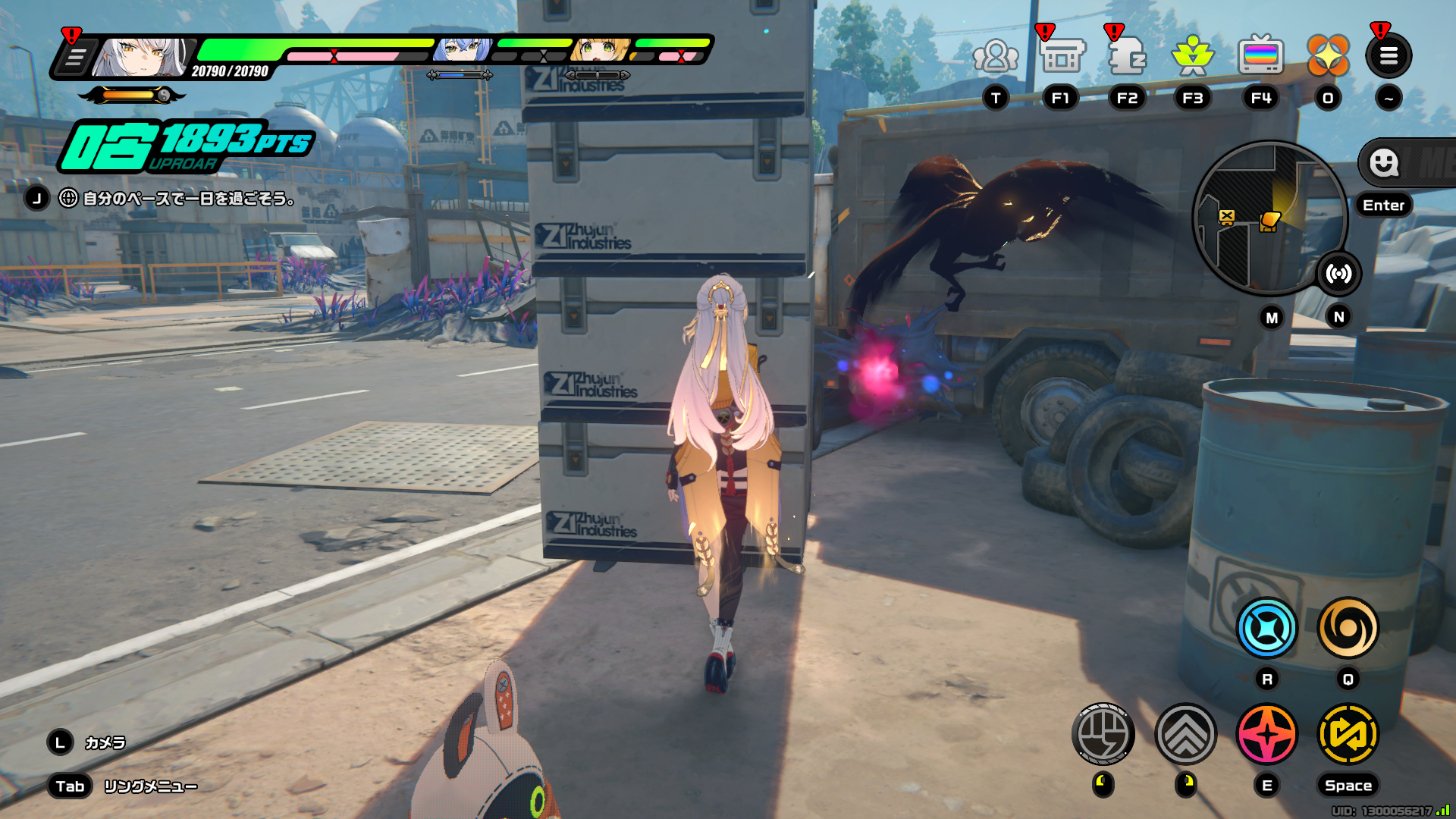Switch to the blue-haired character portrait
Image resolution: width=1456 pixels, height=819 pixels.
point(461,50)
